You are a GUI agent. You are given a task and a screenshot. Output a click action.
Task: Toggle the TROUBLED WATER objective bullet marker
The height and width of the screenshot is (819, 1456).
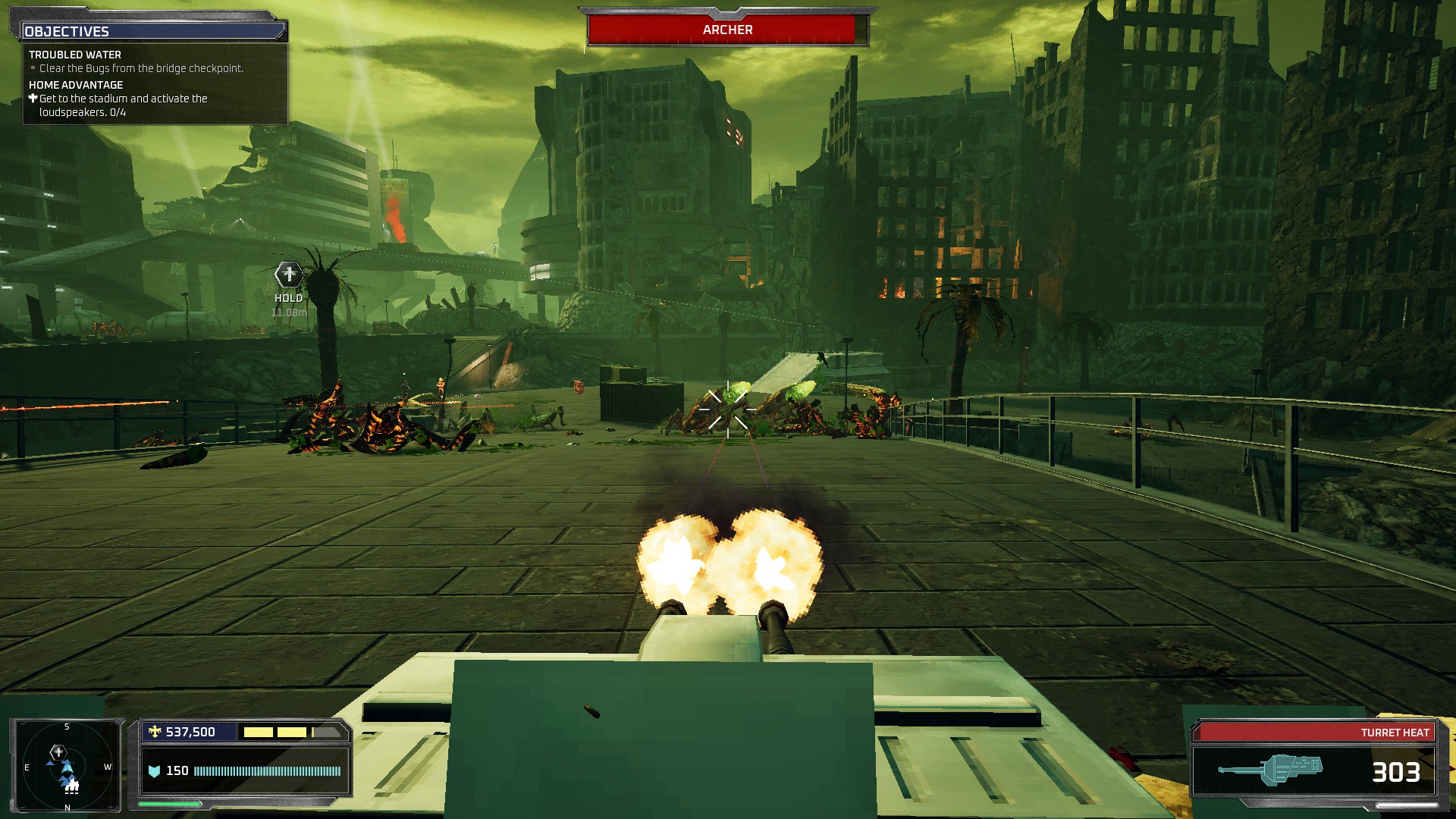coord(33,67)
